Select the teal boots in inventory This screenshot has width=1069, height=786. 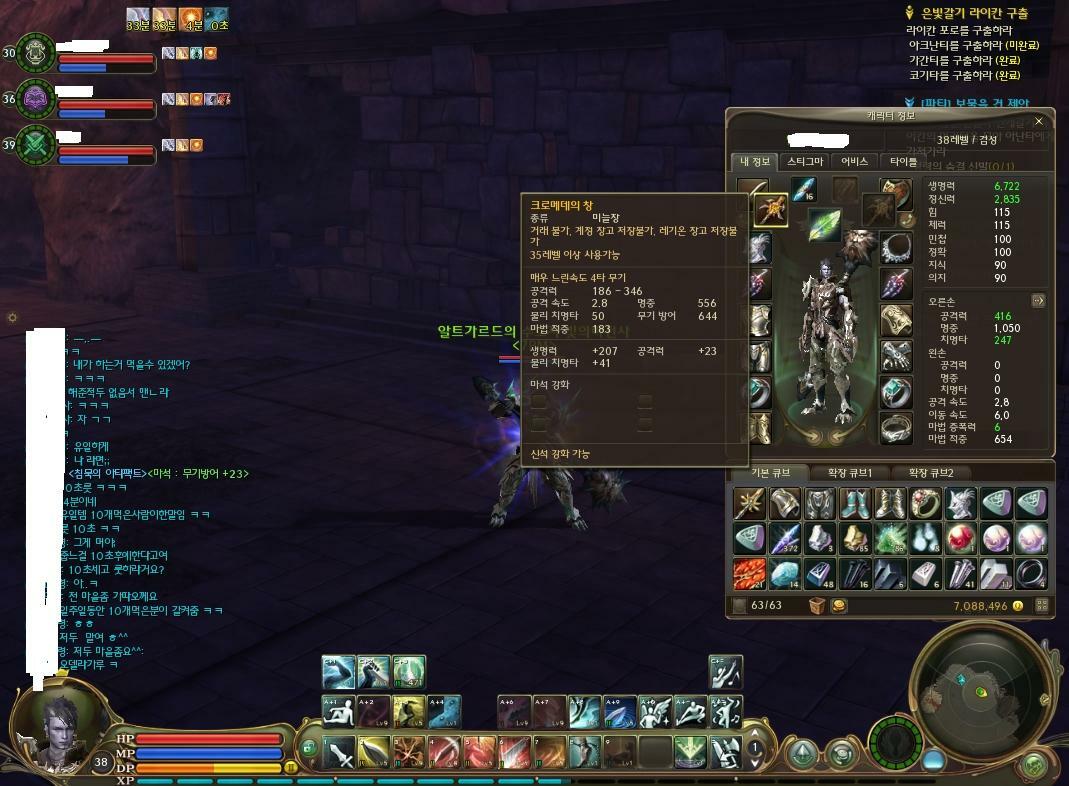click(x=855, y=503)
